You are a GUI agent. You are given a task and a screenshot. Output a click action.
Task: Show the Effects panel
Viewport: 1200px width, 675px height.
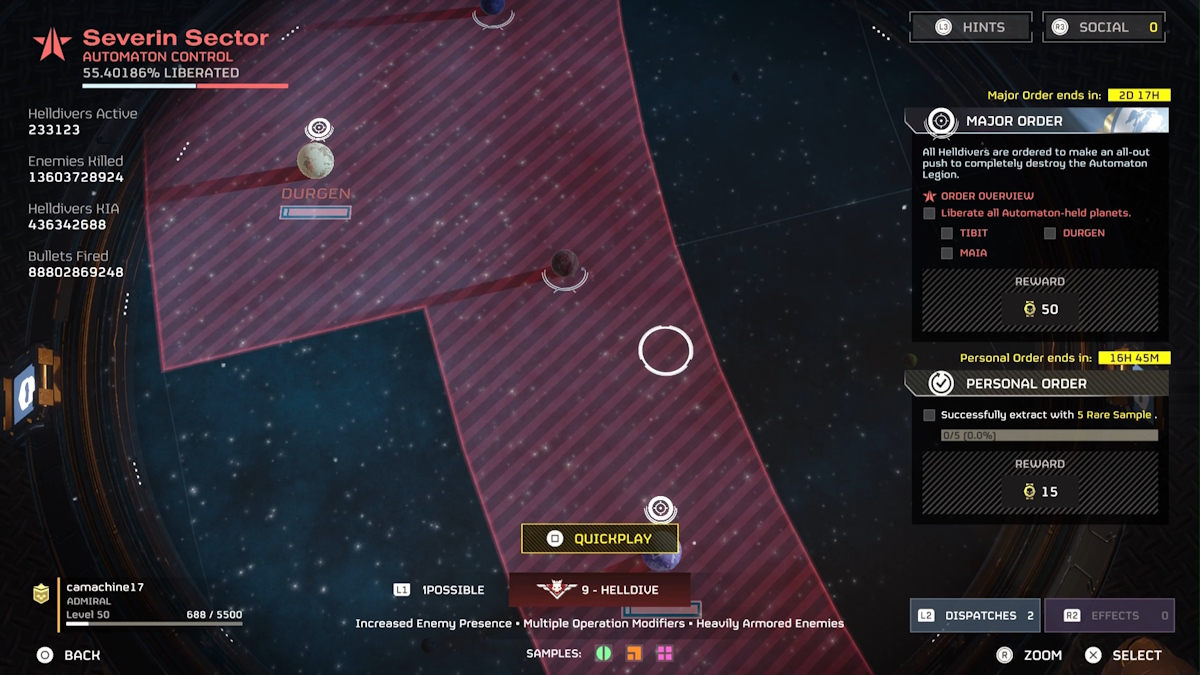1109,616
